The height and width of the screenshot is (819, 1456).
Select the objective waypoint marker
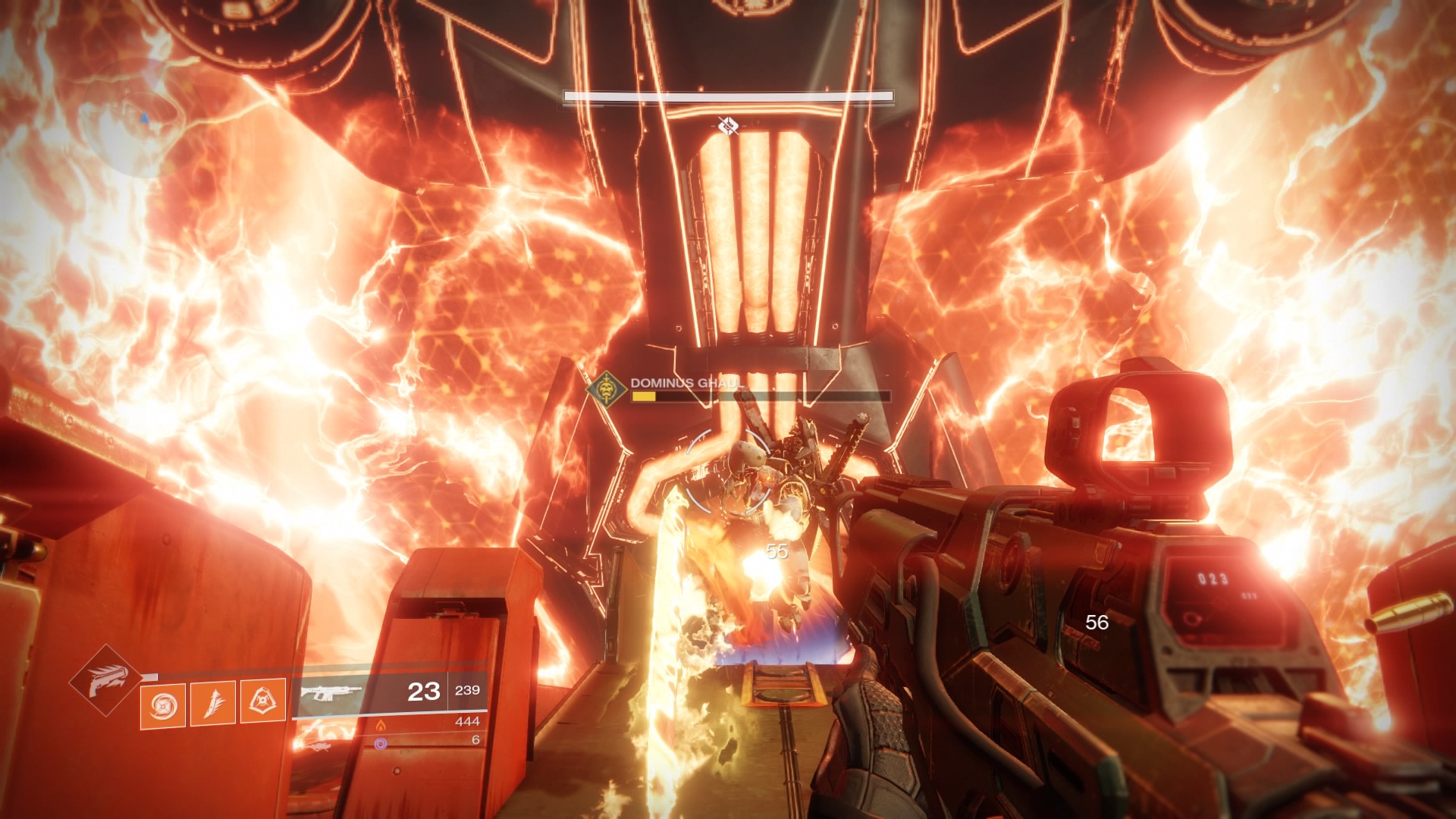[727, 126]
